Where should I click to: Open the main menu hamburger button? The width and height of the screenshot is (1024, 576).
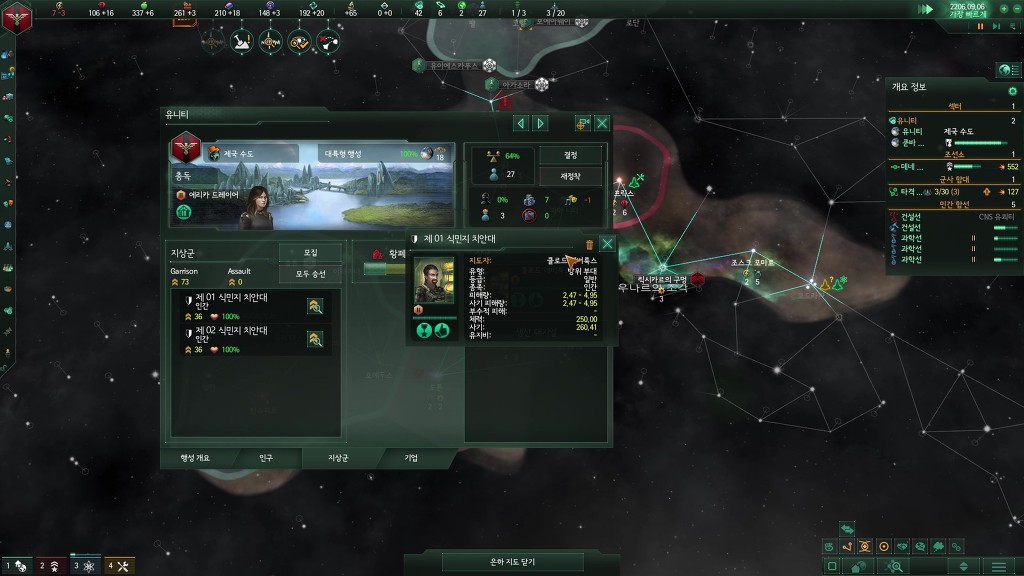tap(998, 566)
